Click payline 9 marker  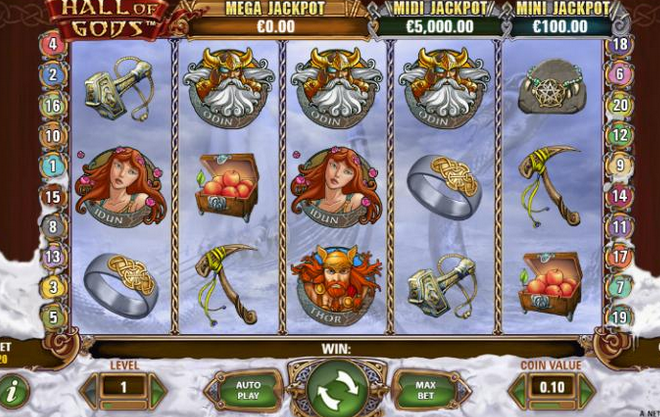coord(620,166)
